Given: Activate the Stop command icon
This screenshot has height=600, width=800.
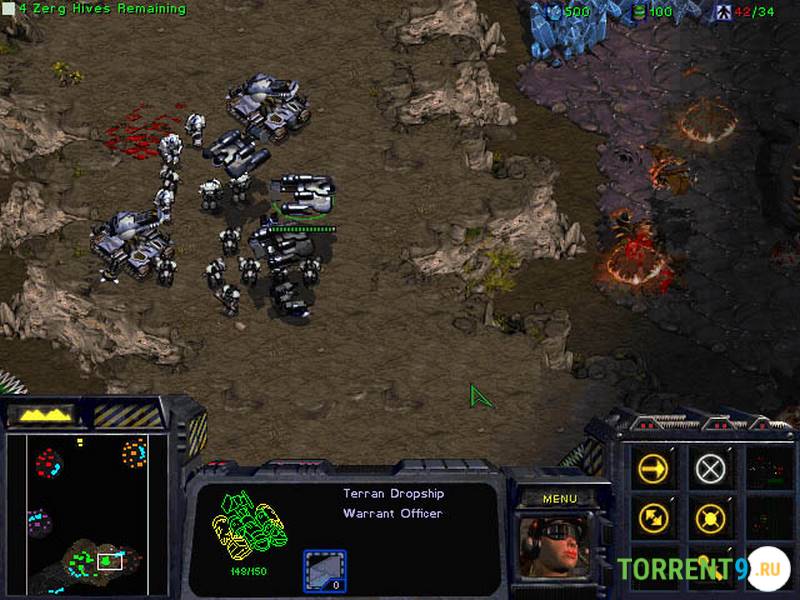Looking at the screenshot, I should (x=710, y=468).
